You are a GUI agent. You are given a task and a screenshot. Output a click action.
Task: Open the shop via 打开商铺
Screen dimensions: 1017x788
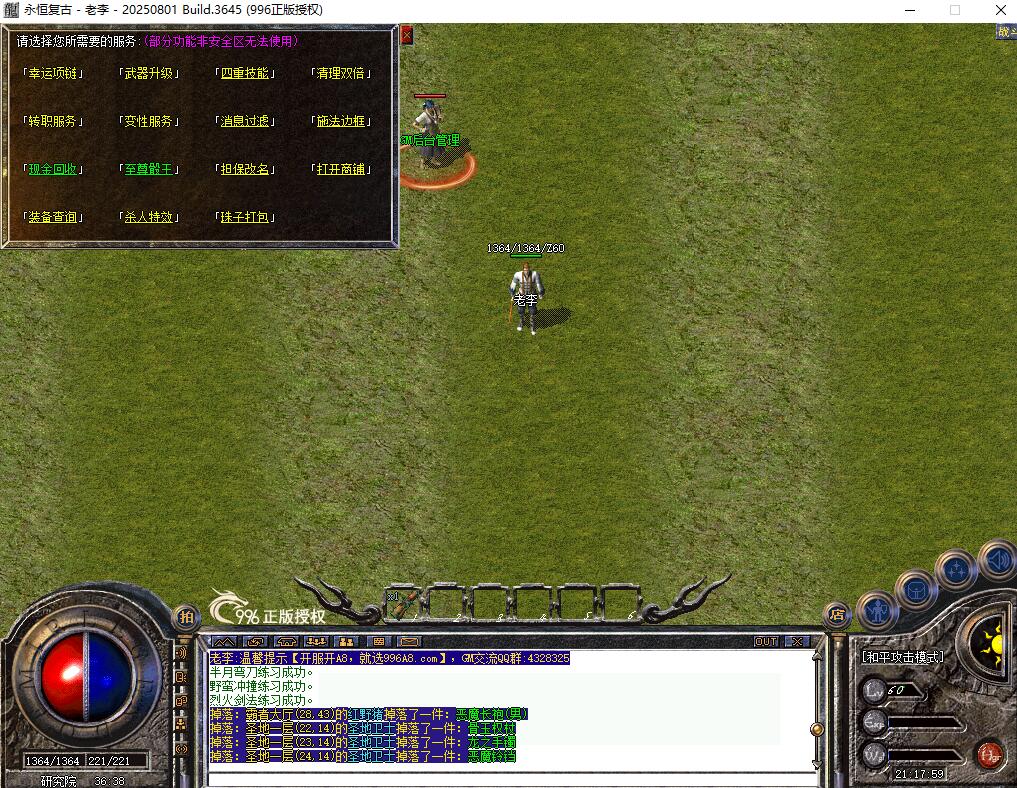[x=341, y=169]
